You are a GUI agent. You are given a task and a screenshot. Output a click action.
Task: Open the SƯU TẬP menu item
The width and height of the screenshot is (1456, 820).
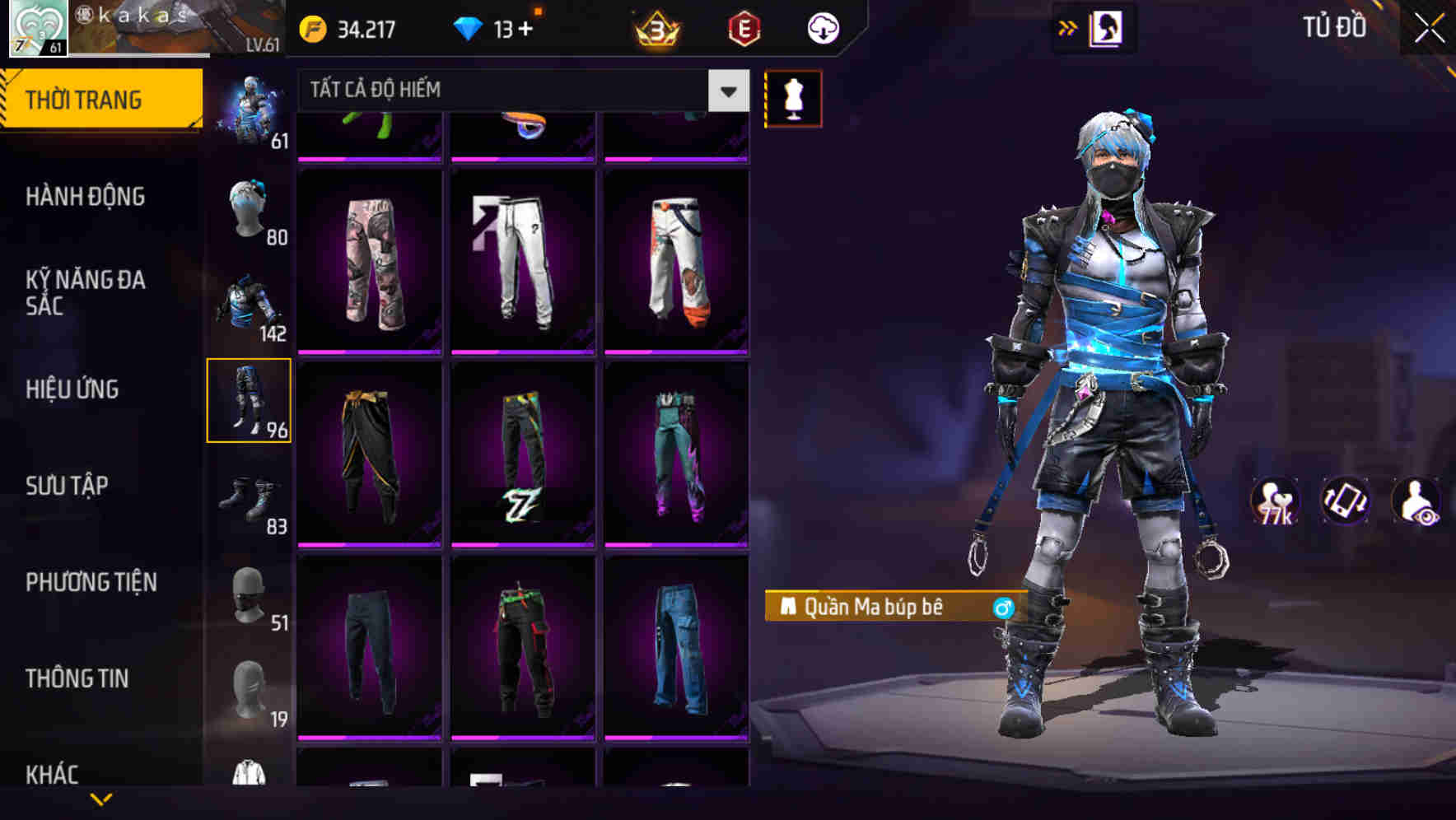coord(70,486)
